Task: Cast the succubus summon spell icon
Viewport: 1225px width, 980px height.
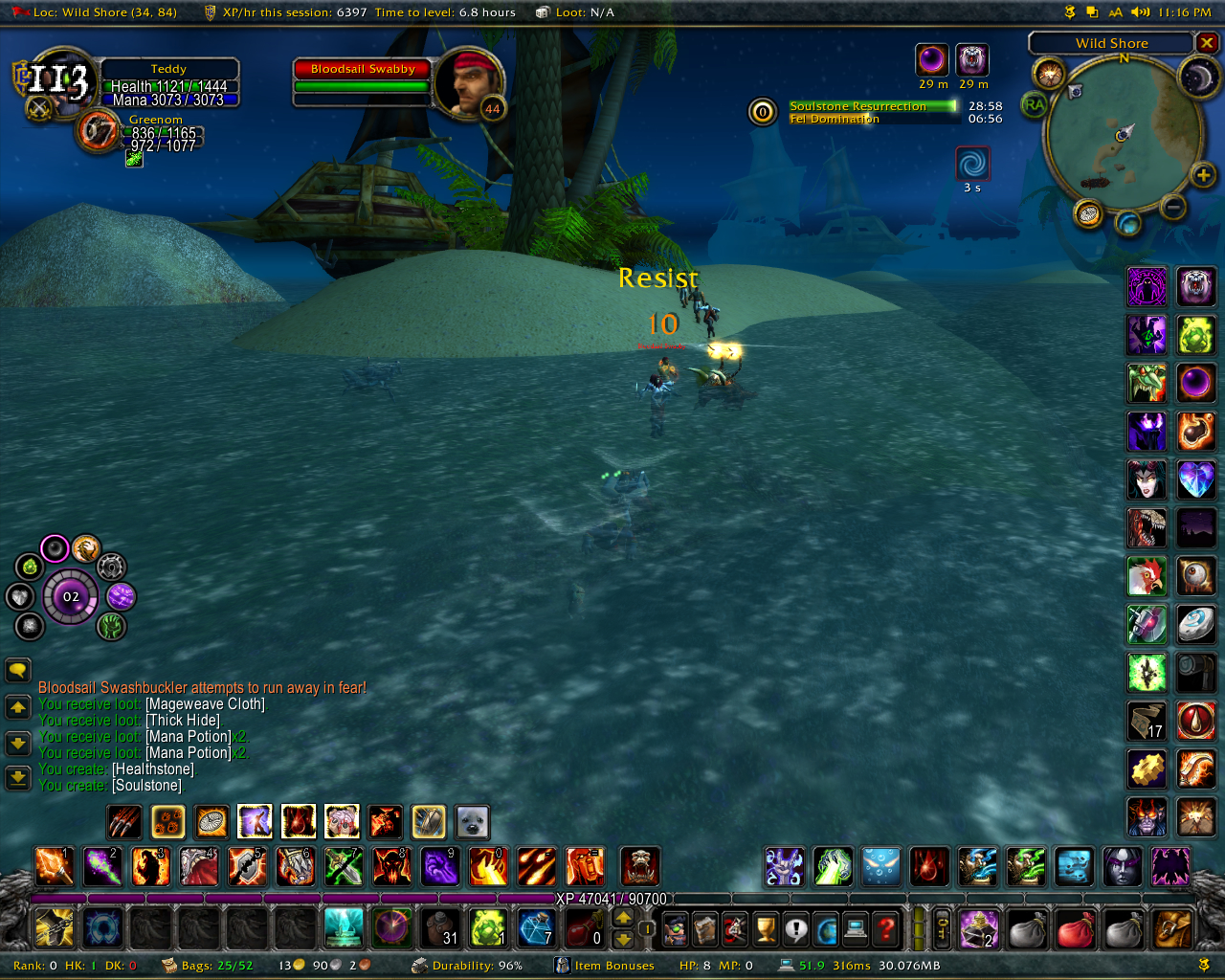Action: point(1147,479)
